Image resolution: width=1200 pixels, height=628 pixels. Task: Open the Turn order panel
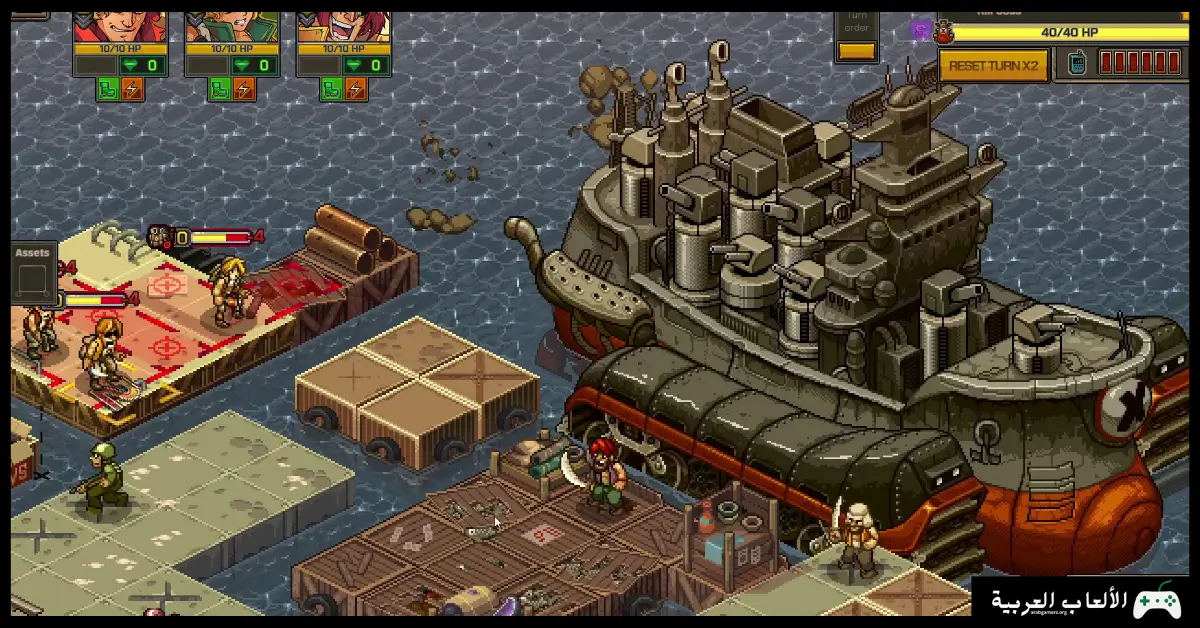(857, 35)
